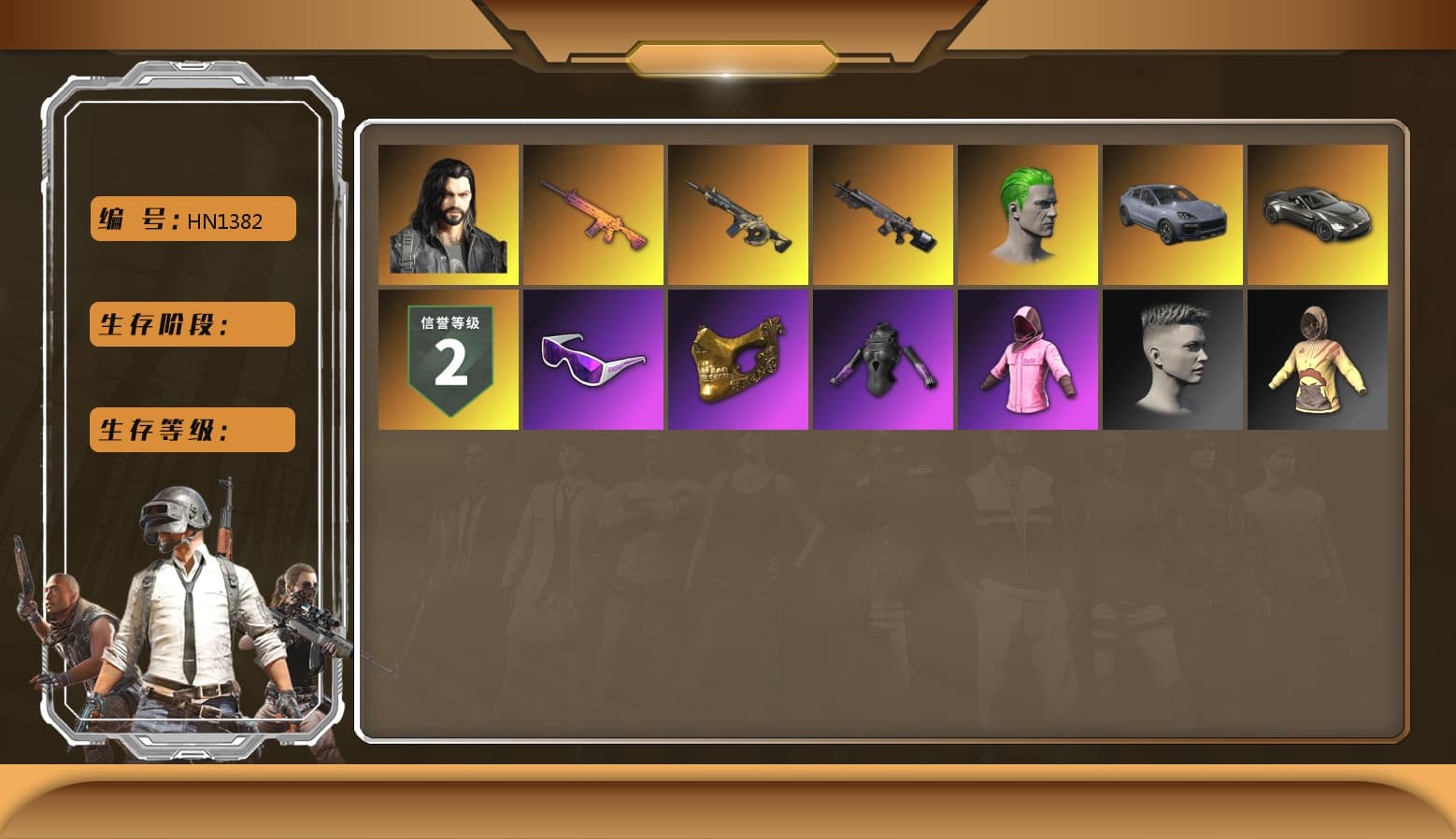Select the ornate shotgun weapon skin
The height and width of the screenshot is (839, 1456).
pyautogui.click(x=737, y=214)
